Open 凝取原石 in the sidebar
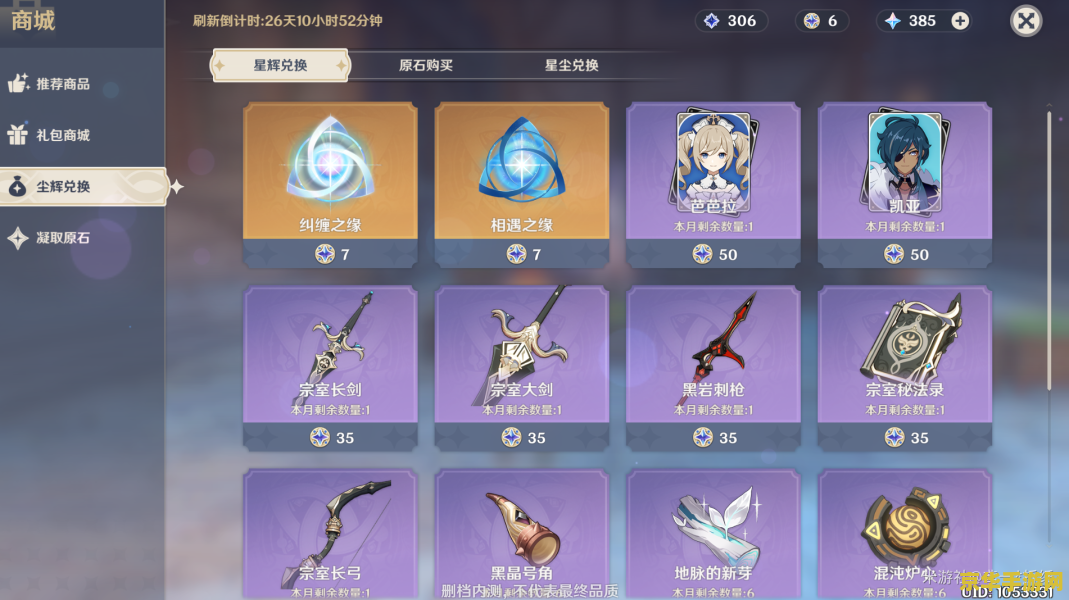Viewport: 1069px width, 600px height. coord(62,238)
